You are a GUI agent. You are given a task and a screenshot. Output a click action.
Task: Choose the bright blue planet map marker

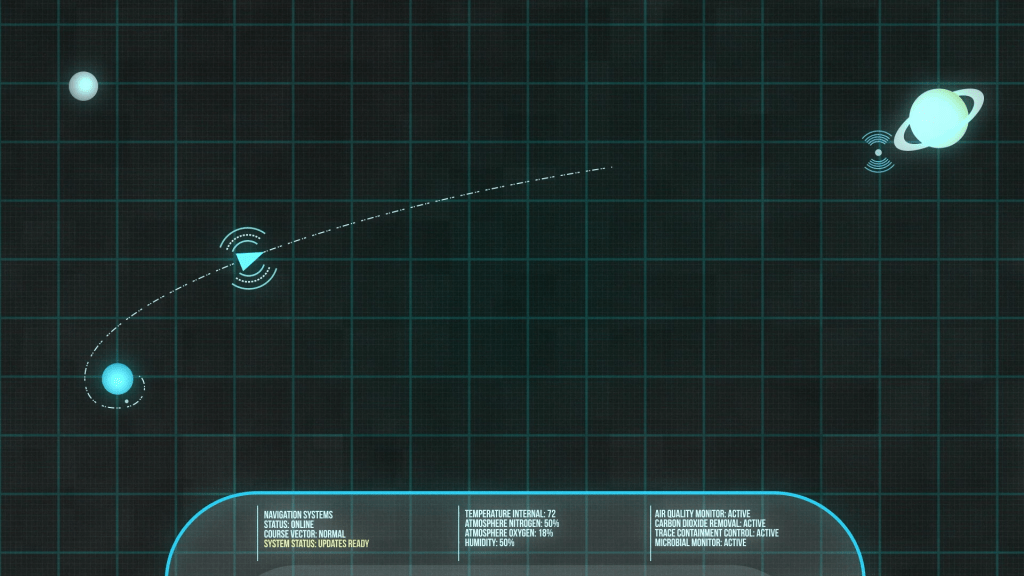117,379
